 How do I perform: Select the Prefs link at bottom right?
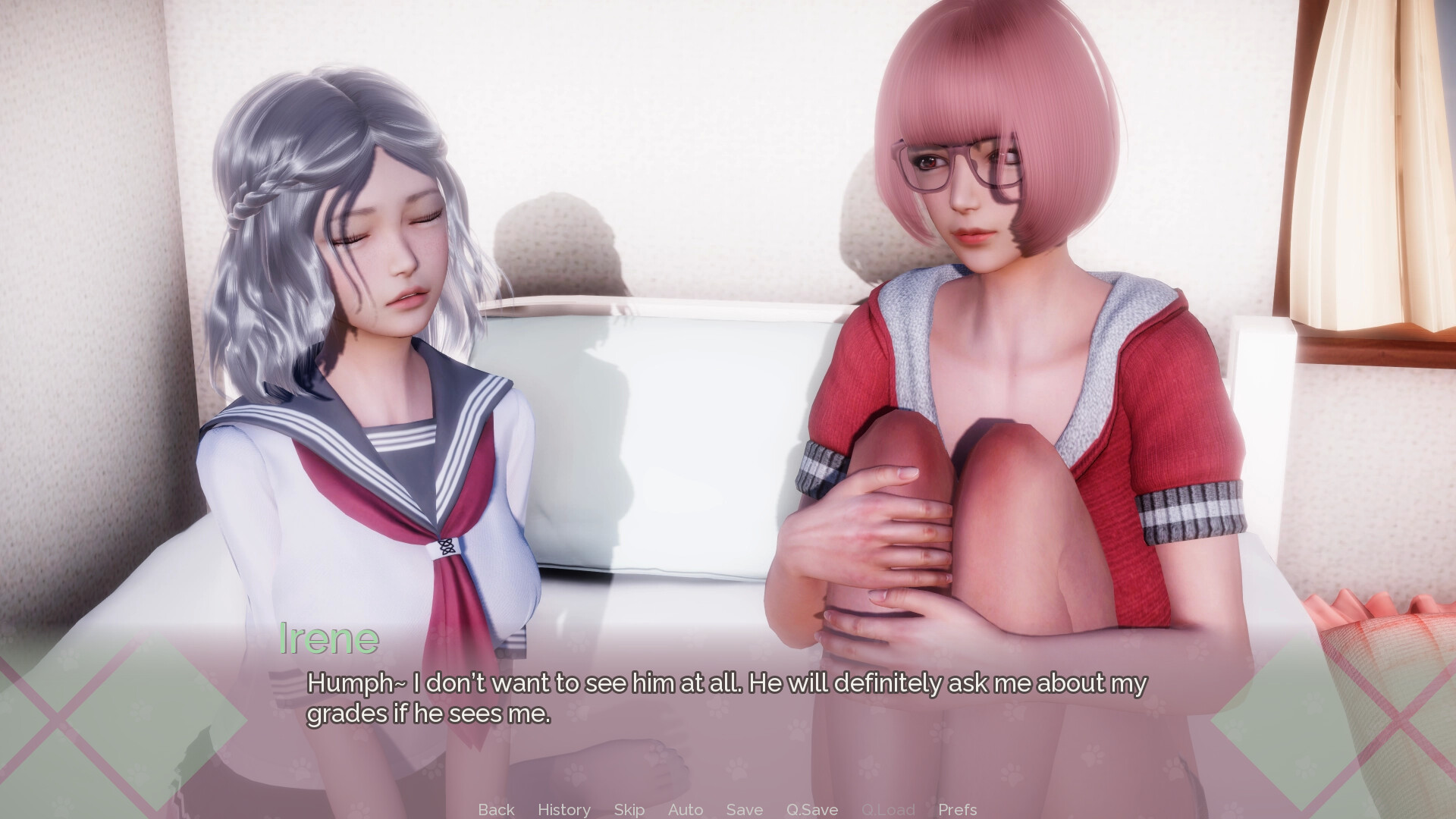[957, 809]
